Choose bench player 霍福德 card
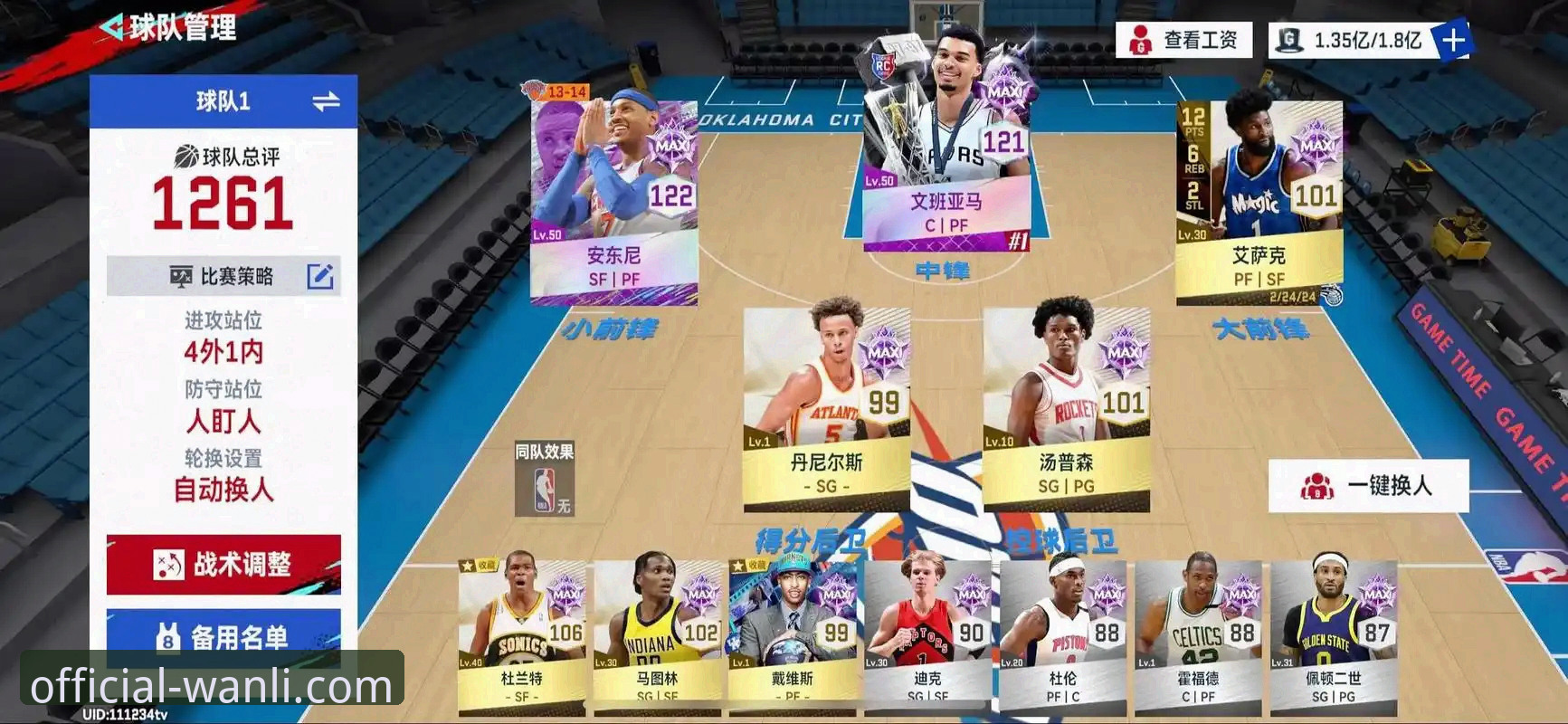The width and height of the screenshot is (1568, 724). [1198, 633]
